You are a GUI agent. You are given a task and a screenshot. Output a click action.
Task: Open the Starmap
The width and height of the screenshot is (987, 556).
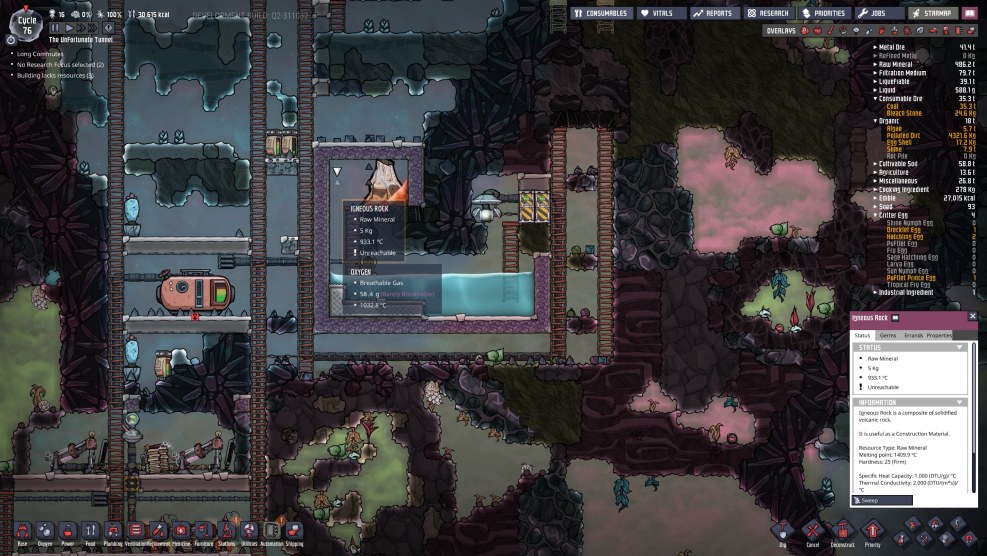(x=932, y=13)
